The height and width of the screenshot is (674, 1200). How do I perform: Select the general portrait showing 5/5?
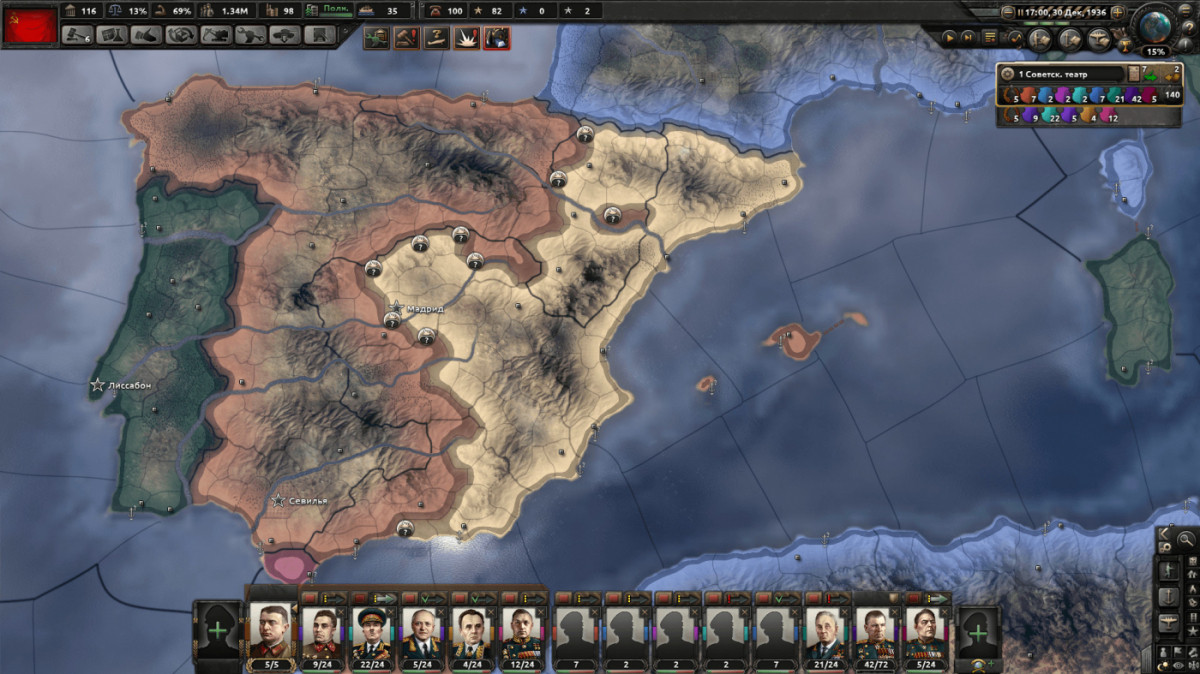pos(272,630)
